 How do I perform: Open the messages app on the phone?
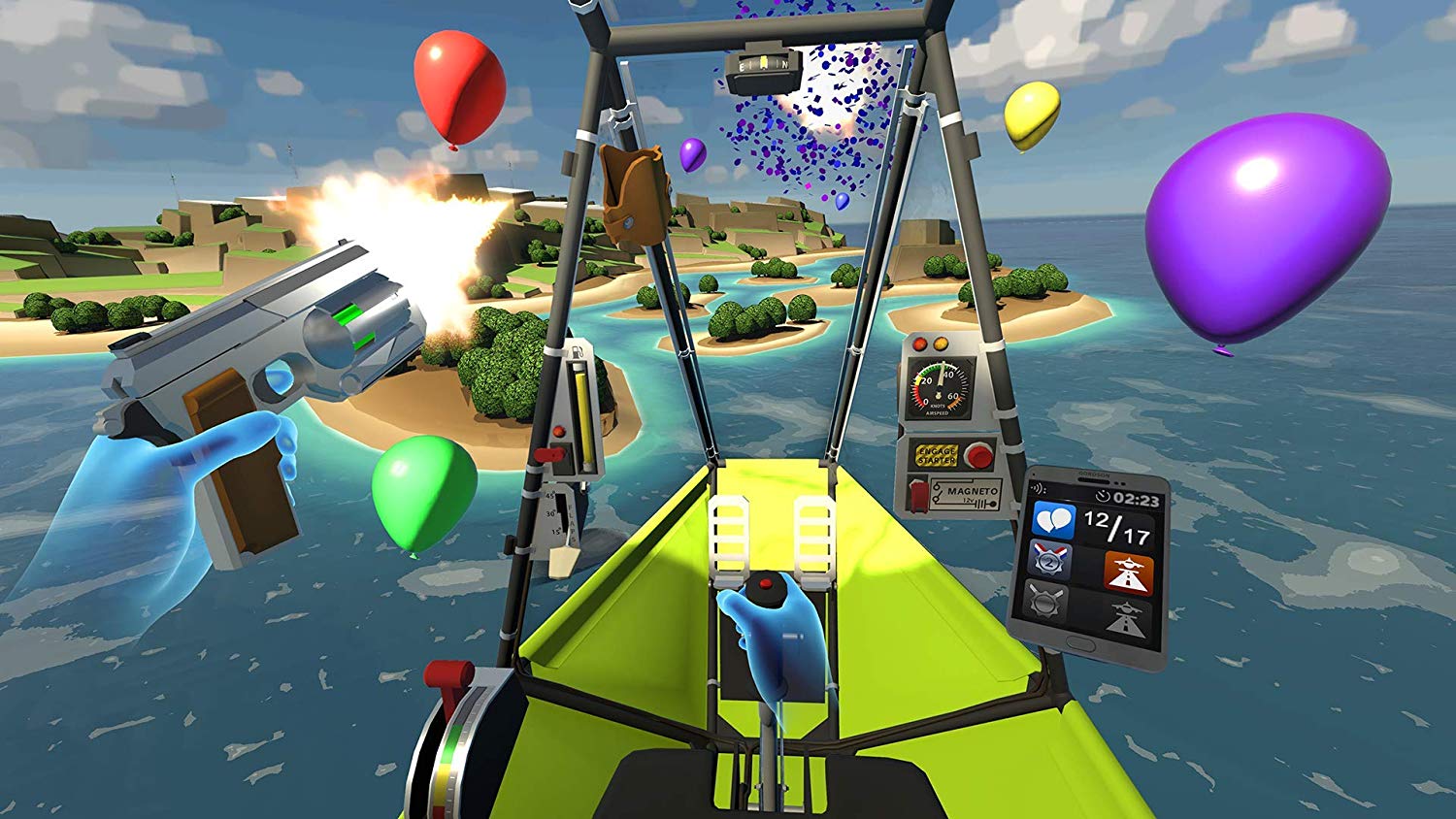click(1054, 519)
